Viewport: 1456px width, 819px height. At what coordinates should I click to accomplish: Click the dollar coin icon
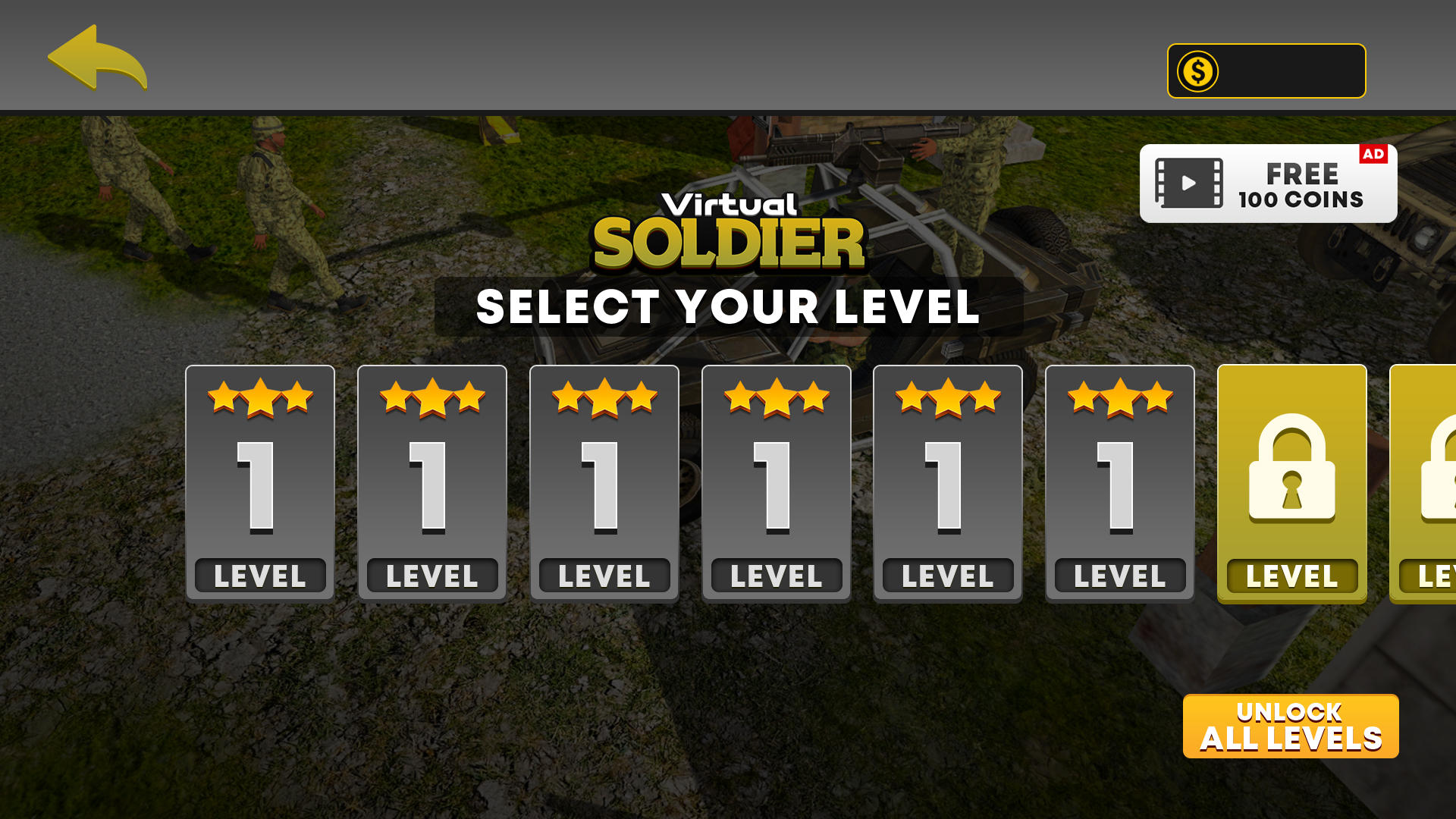click(1198, 71)
